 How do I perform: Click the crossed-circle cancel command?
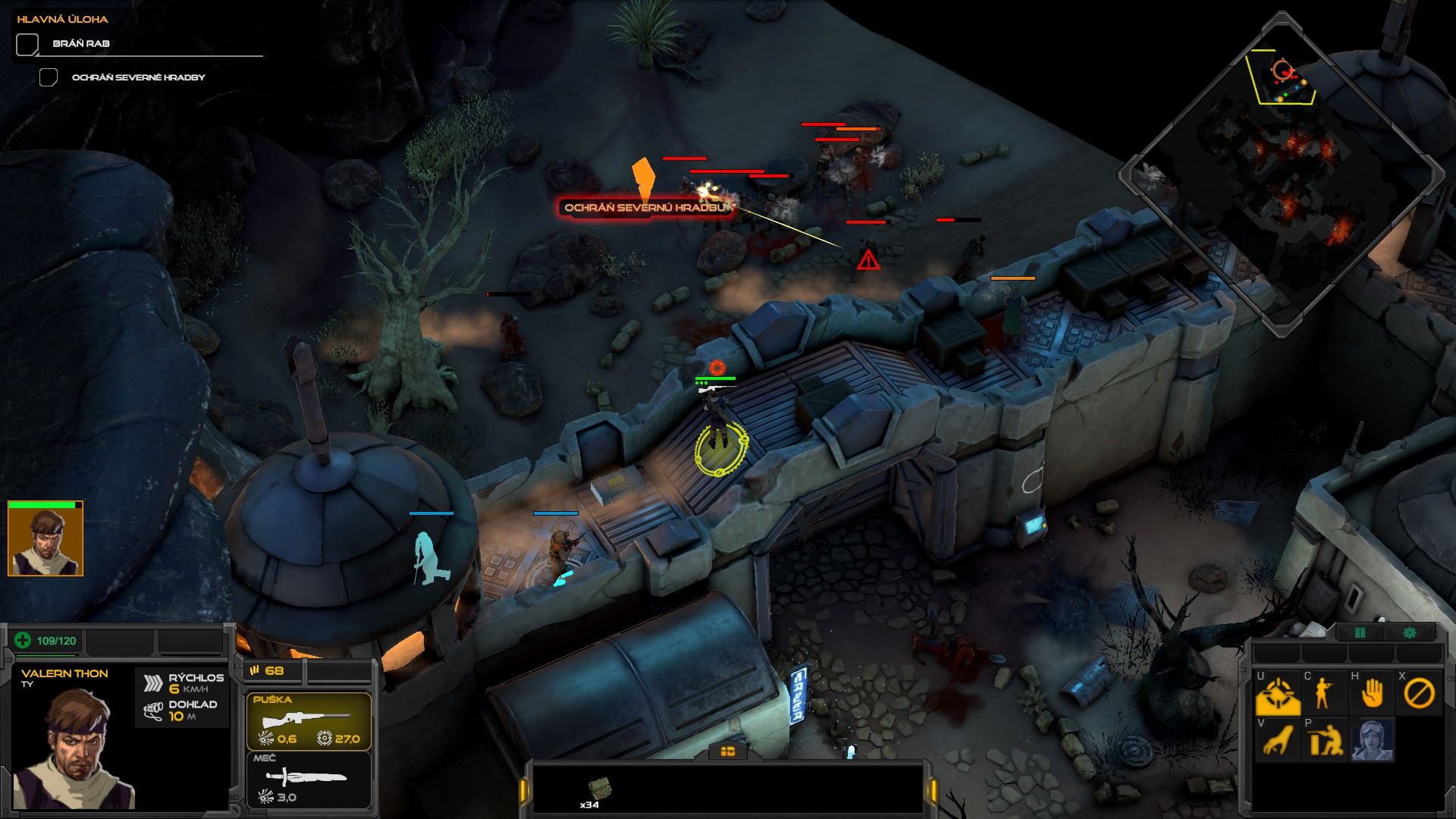click(x=1418, y=694)
